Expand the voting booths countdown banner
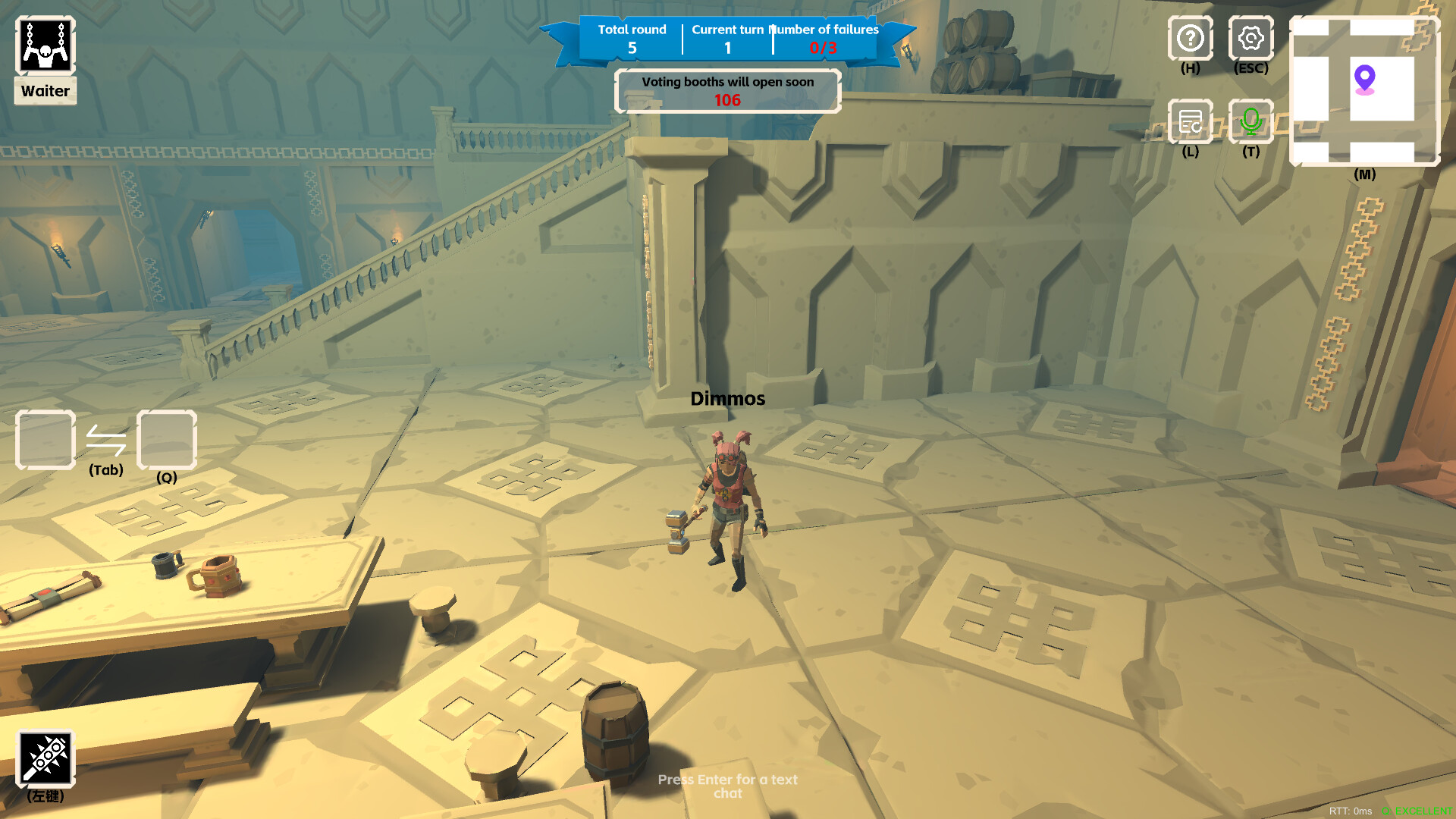1456x819 pixels. point(727,90)
